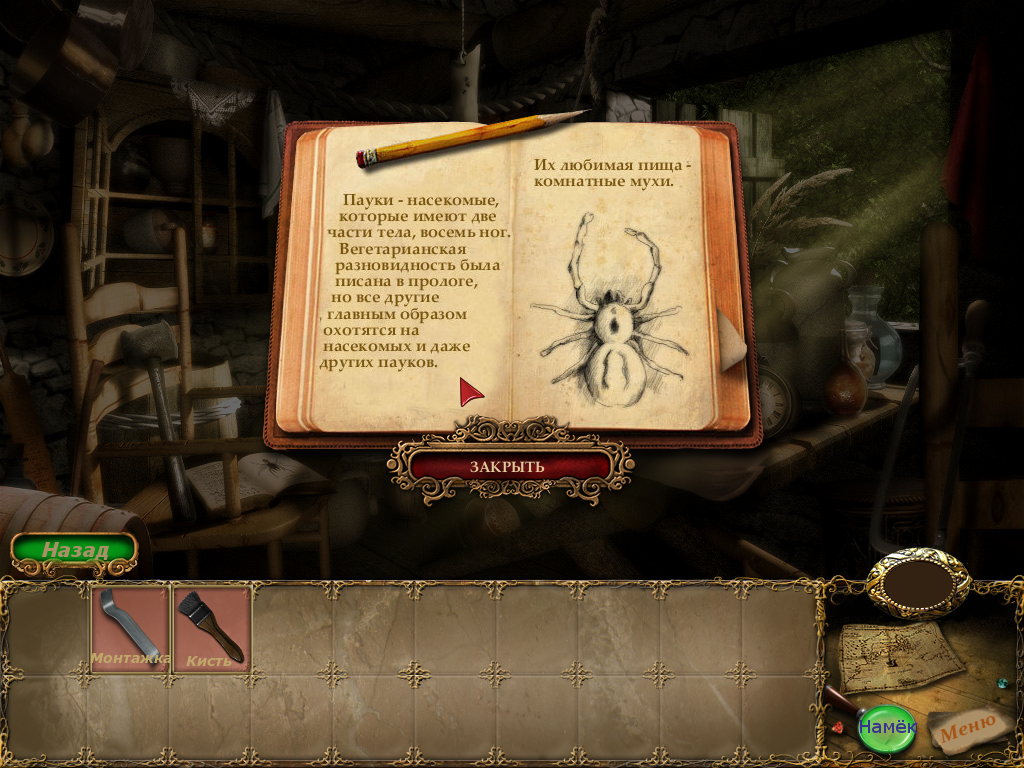This screenshot has width=1024, height=768.
Task: Click the gold oval amulet frame
Action: 917,583
